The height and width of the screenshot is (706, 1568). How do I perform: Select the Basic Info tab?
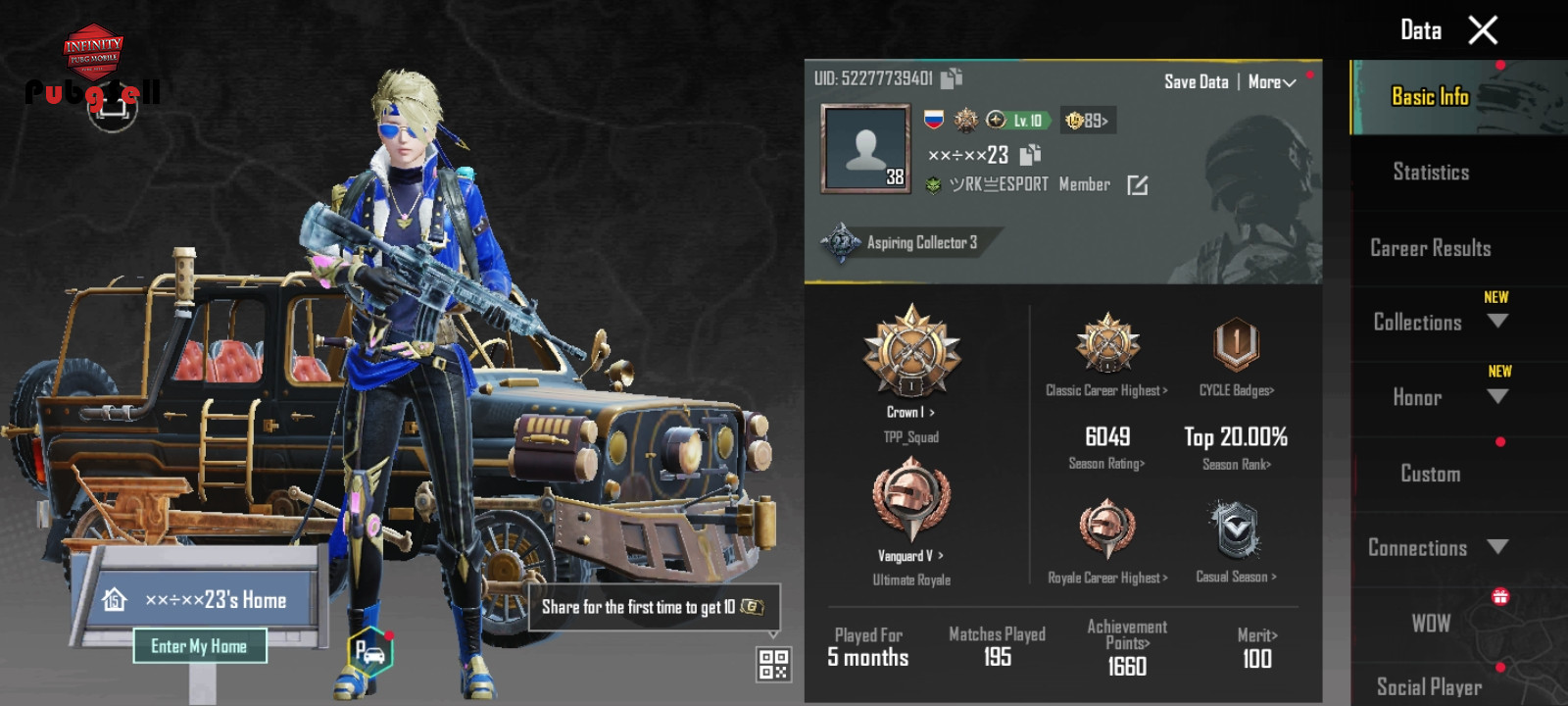pos(1430,96)
